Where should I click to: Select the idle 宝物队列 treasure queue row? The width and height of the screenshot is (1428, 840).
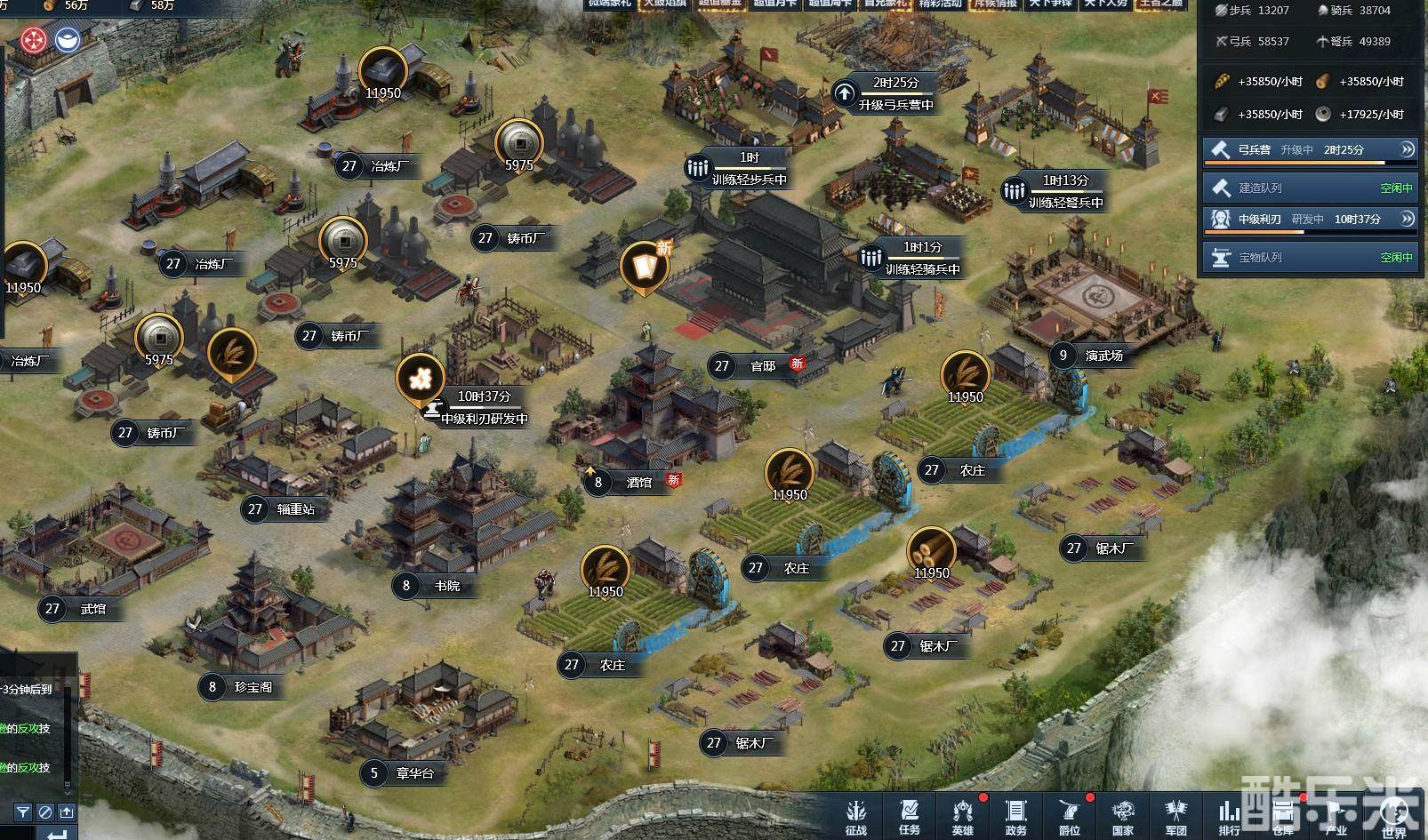tap(1308, 257)
